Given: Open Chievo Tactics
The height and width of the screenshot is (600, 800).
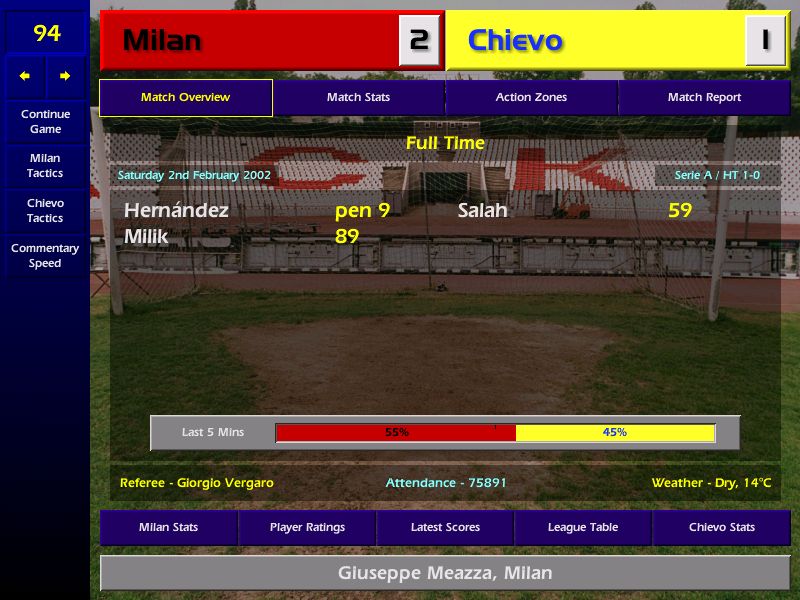Looking at the screenshot, I should coord(45,210).
